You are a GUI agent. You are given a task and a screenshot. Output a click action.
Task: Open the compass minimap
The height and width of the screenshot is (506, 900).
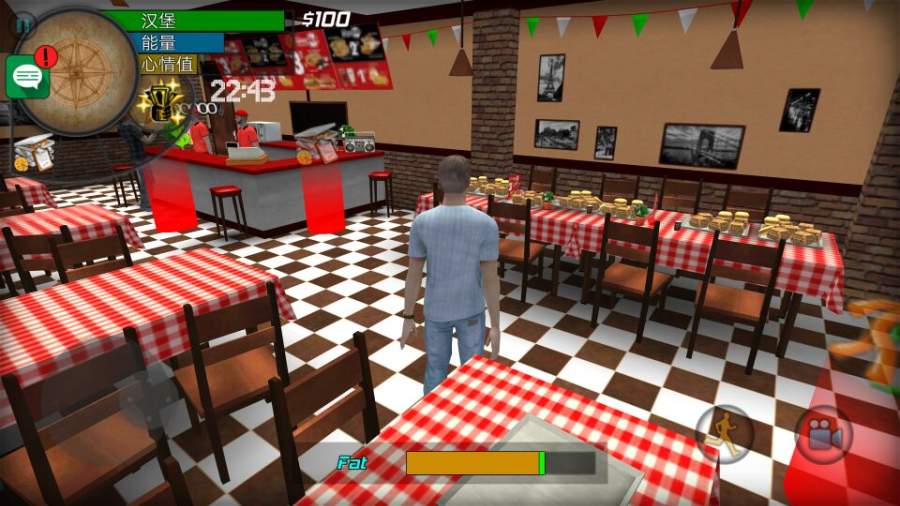click(81, 70)
